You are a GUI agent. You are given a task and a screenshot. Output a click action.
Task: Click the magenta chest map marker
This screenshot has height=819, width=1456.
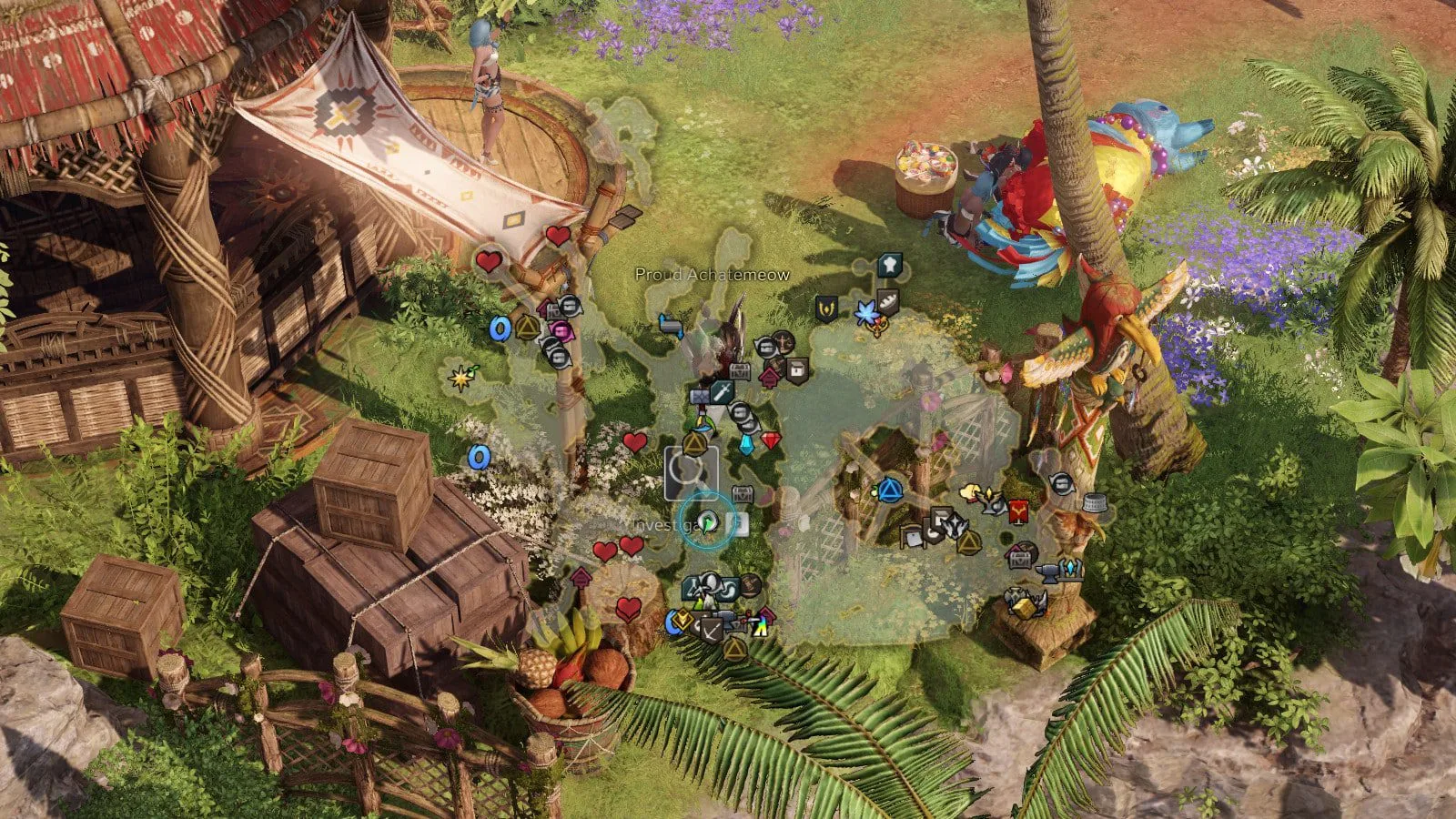point(561,330)
